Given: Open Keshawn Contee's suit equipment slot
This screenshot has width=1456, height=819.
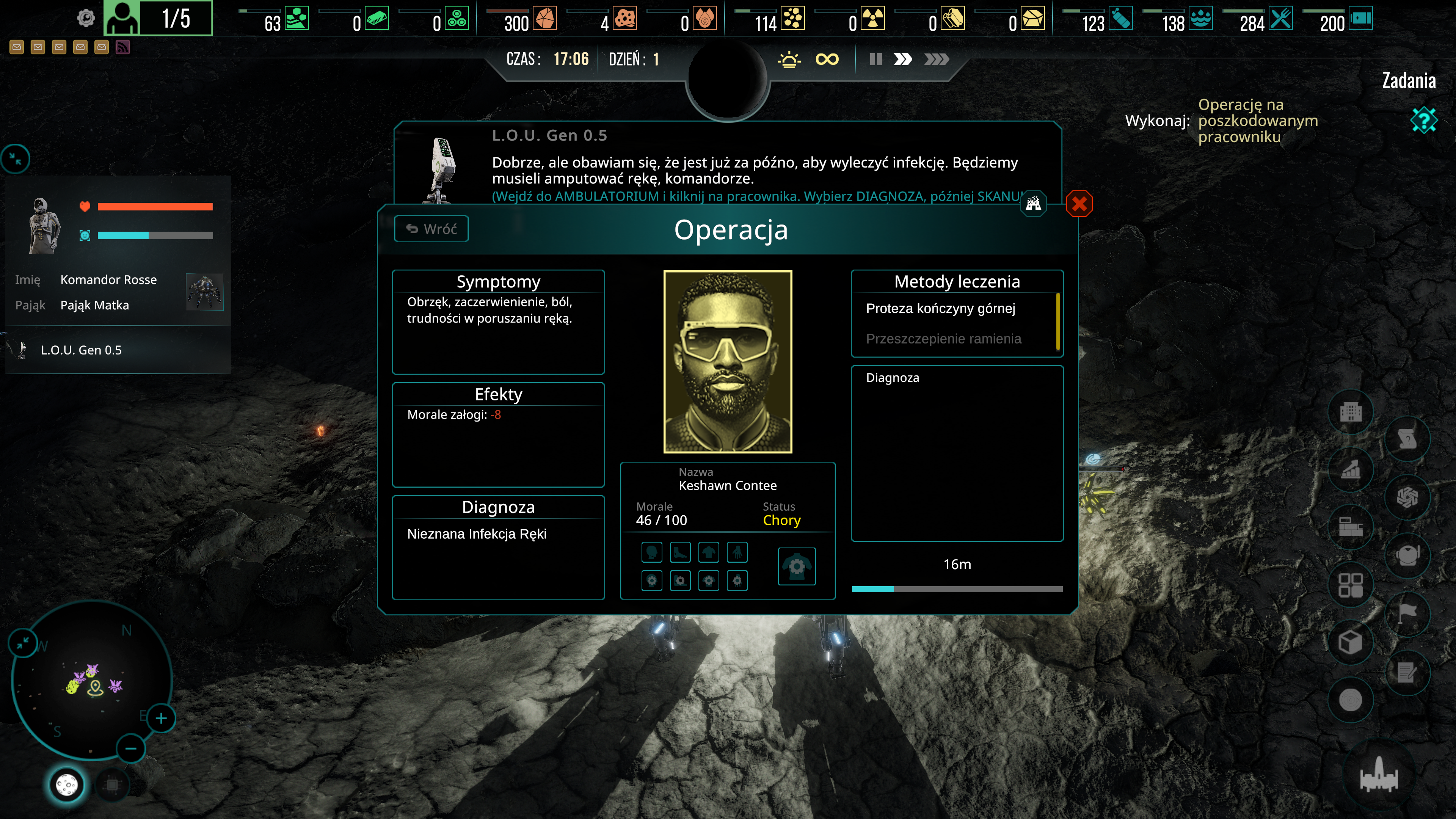Looking at the screenshot, I should 796,566.
